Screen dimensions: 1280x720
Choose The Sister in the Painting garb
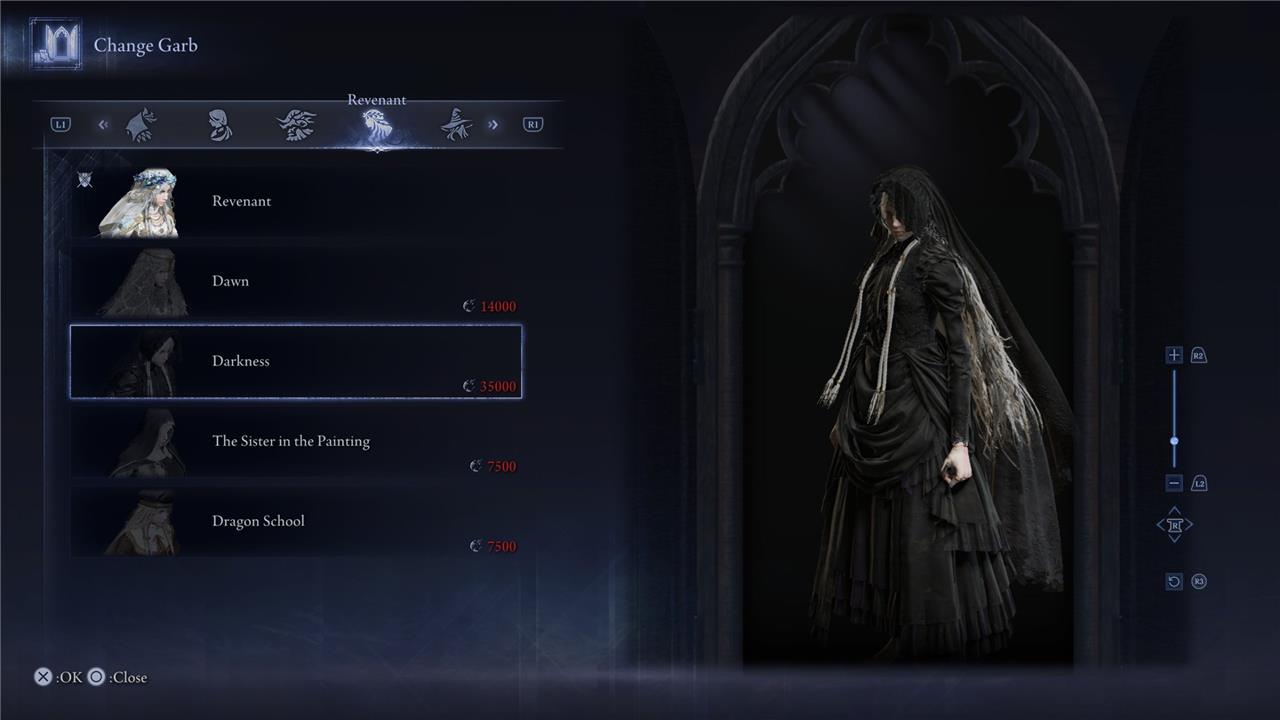click(295, 441)
